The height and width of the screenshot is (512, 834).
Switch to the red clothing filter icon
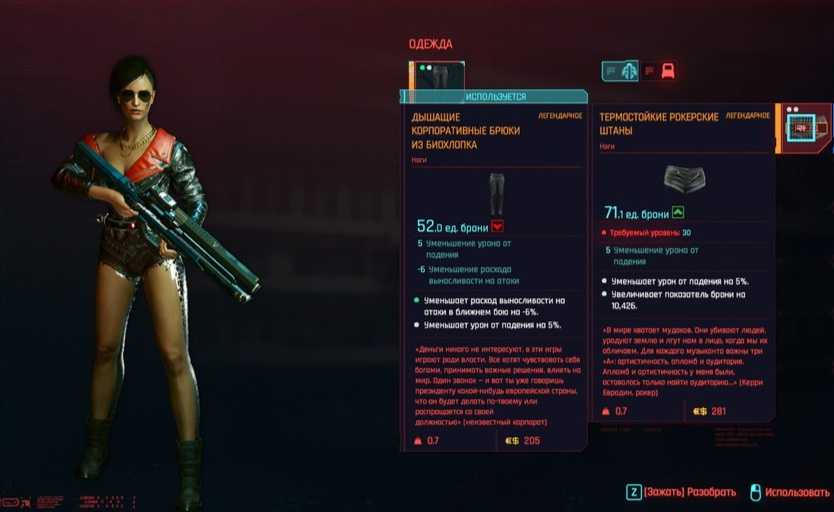pos(668,71)
